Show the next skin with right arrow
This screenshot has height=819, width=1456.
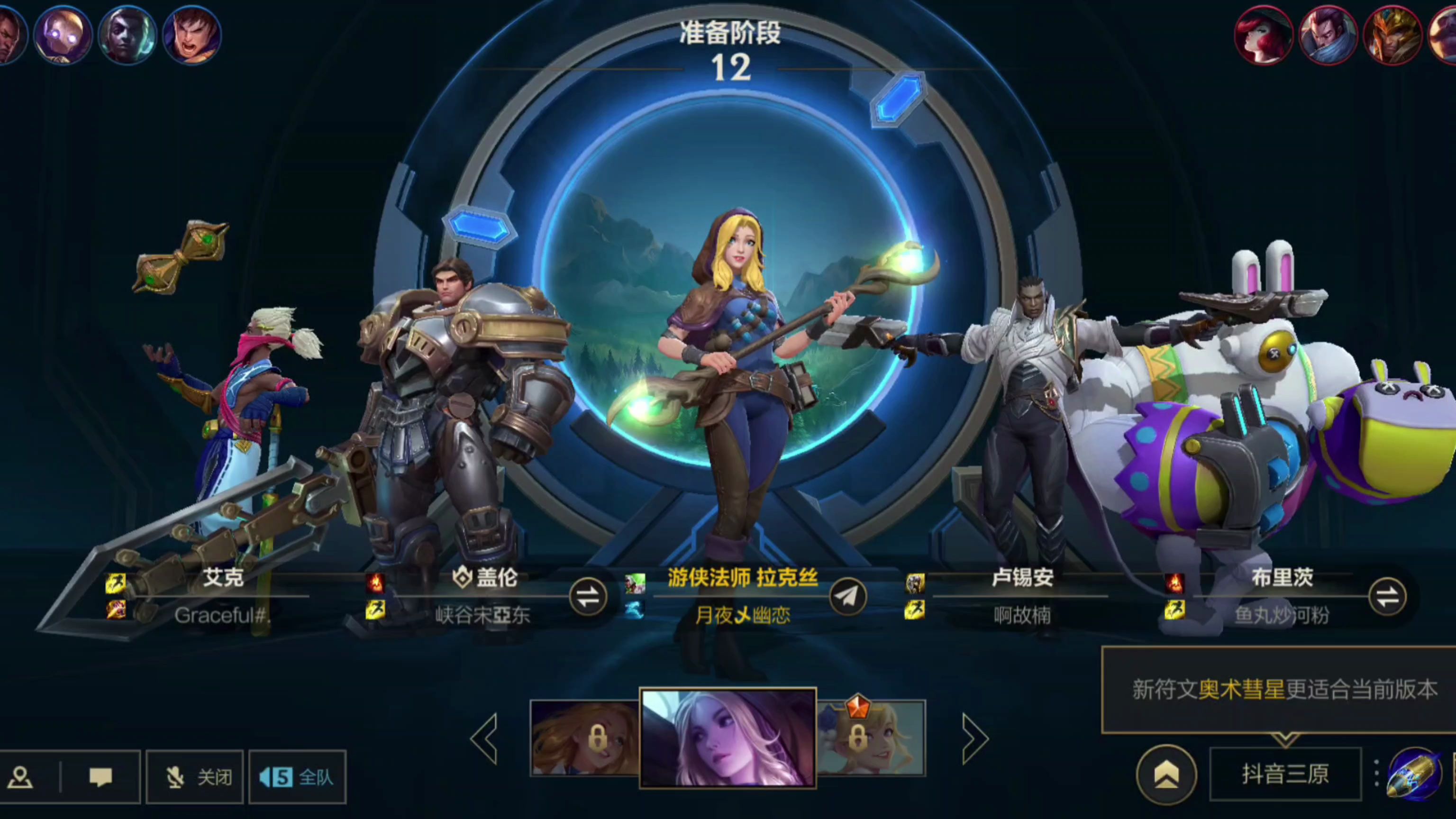(x=975, y=738)
